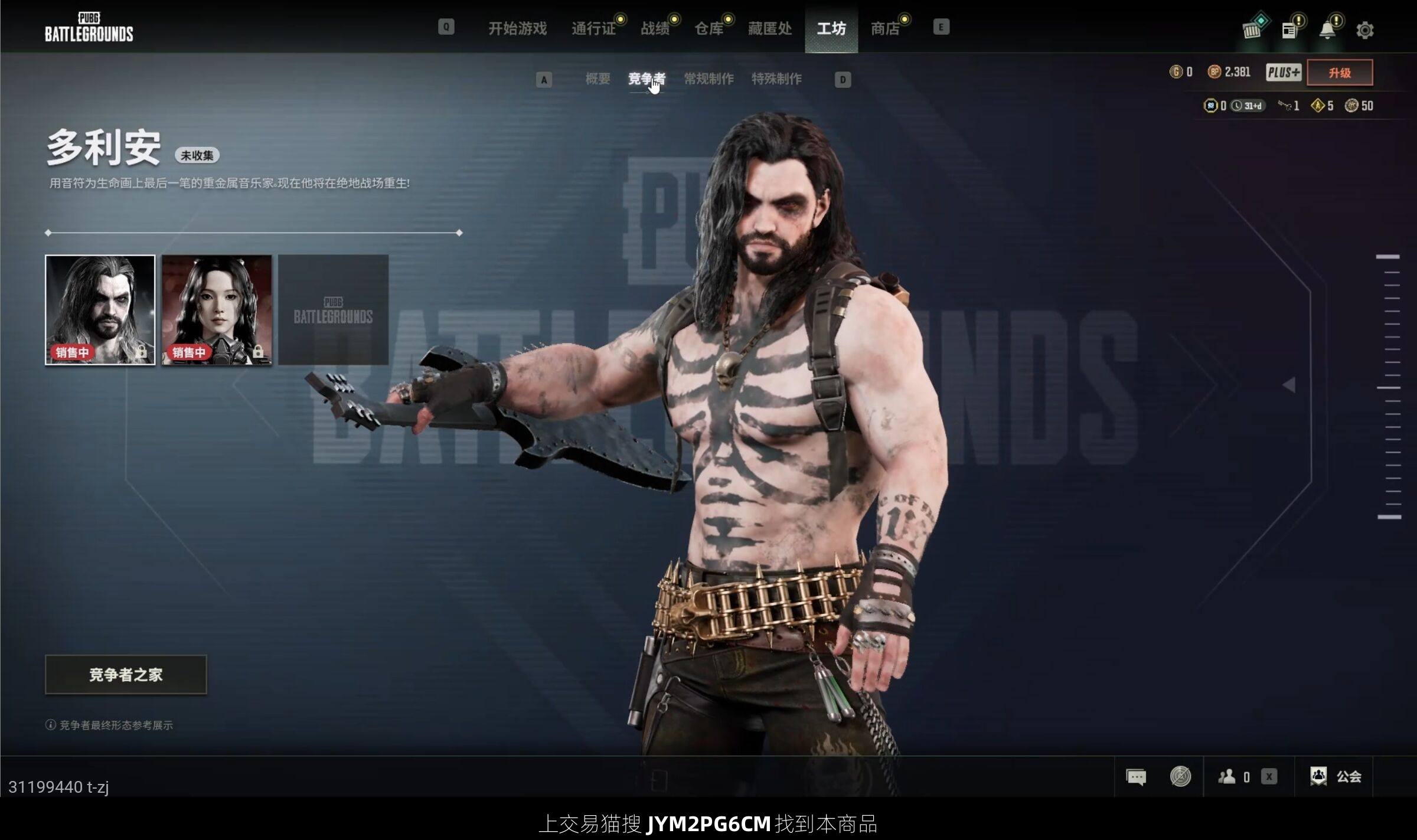Open the settings gear icon

[x=1364, y=30]
